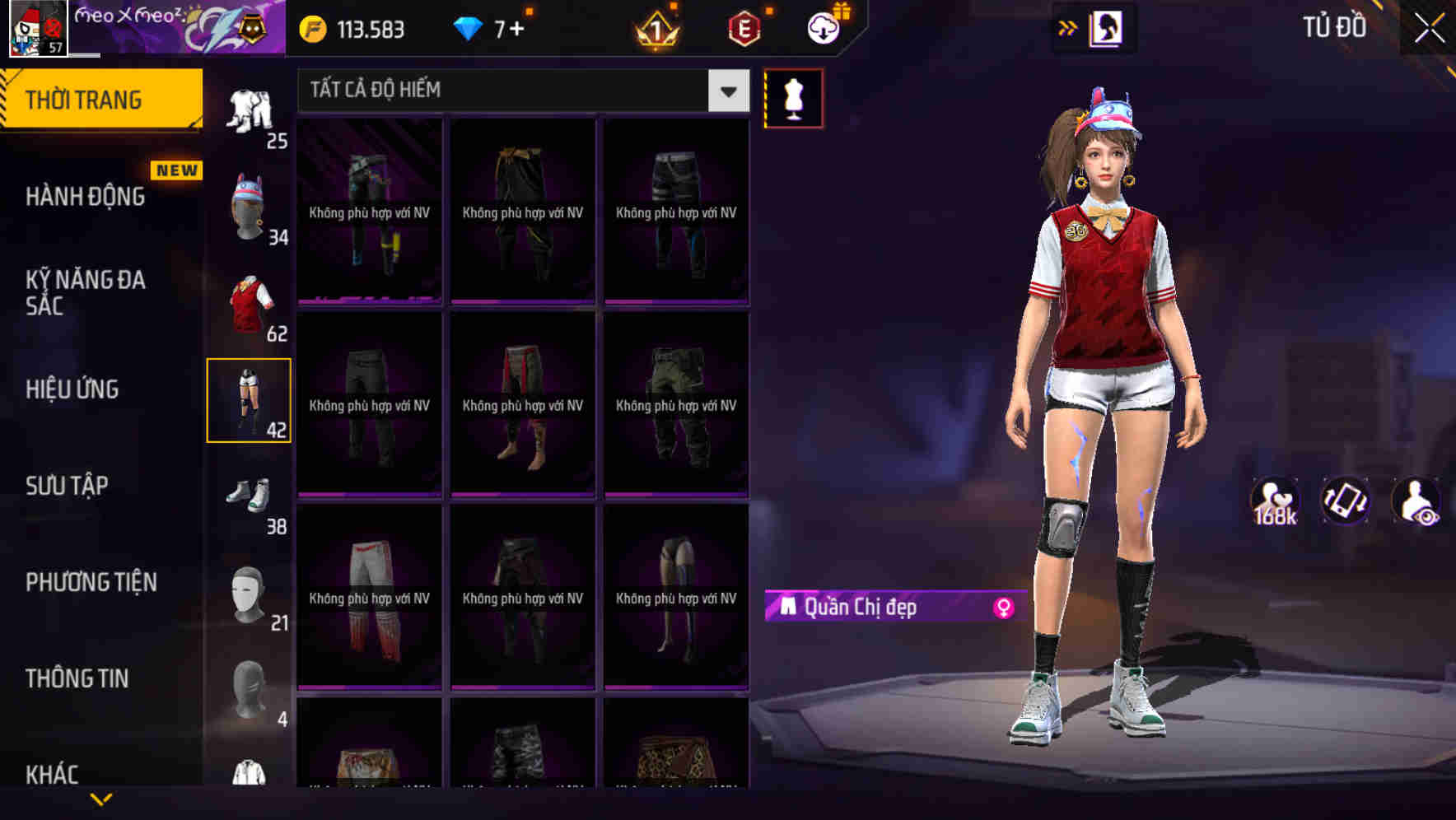
Task: Click the rotate character phone icon
Action: [x=1346, y=501]
